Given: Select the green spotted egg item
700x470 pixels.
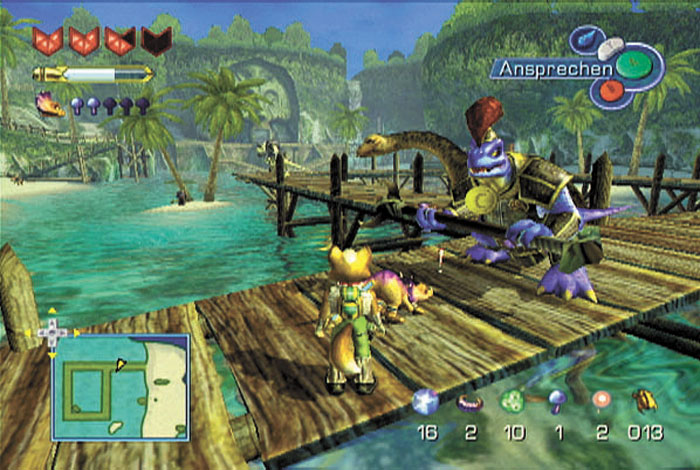Looking at the screenshot, I should pyautogui.click(x=513, y=402).
